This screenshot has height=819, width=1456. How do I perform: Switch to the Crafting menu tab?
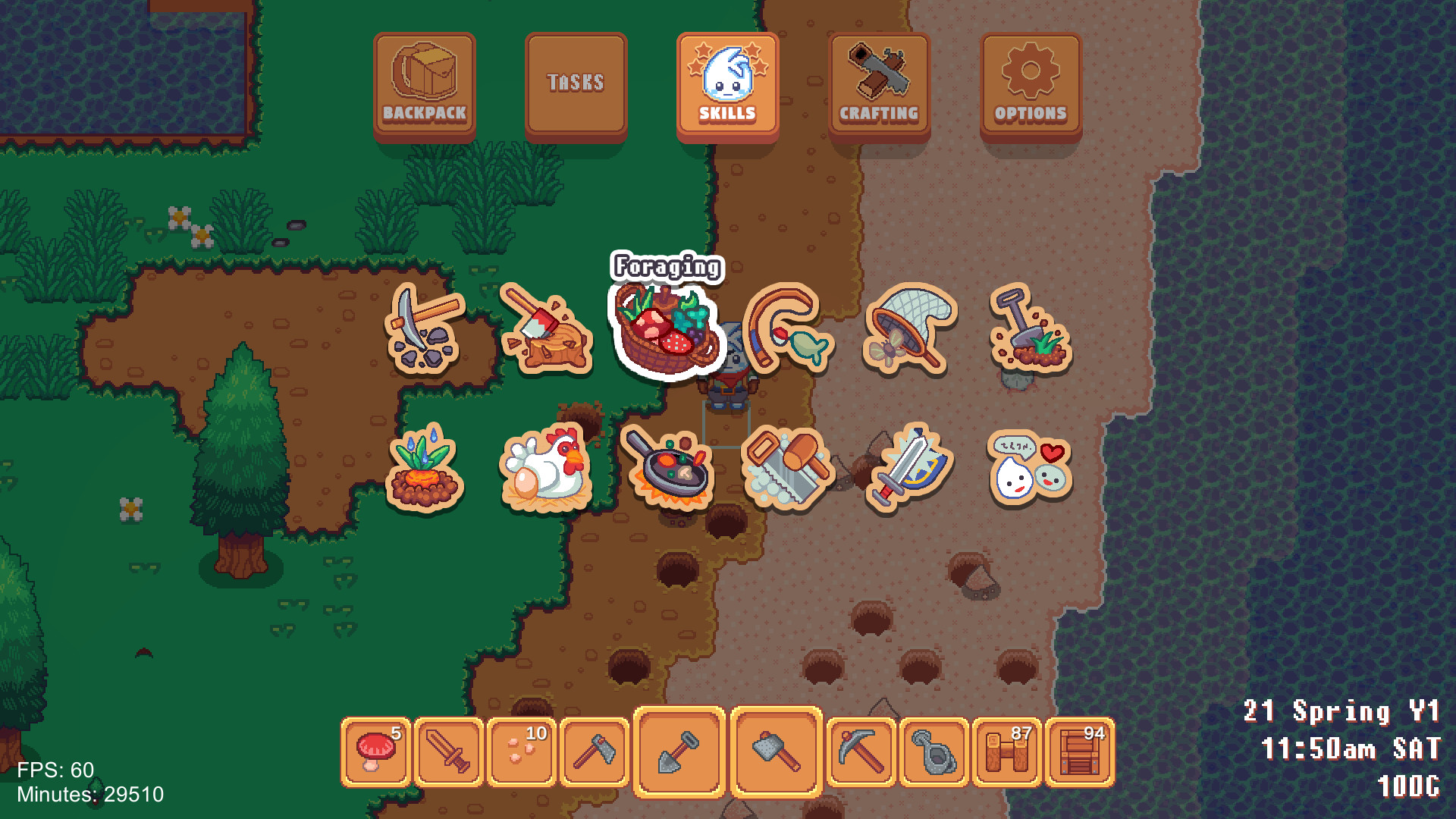(878, 83)
